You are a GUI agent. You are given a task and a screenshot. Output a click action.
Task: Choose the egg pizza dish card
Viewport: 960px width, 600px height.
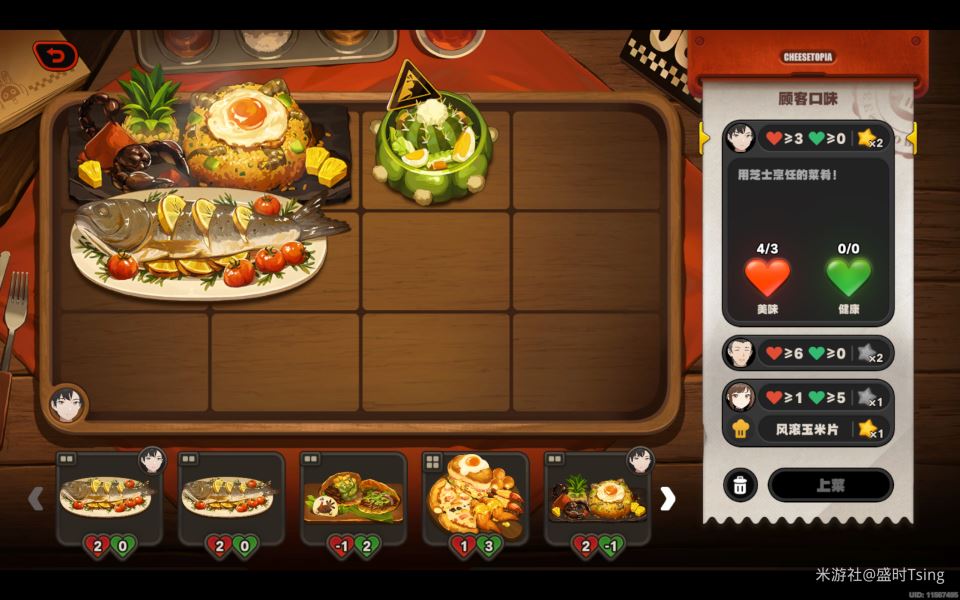point(475,497)
